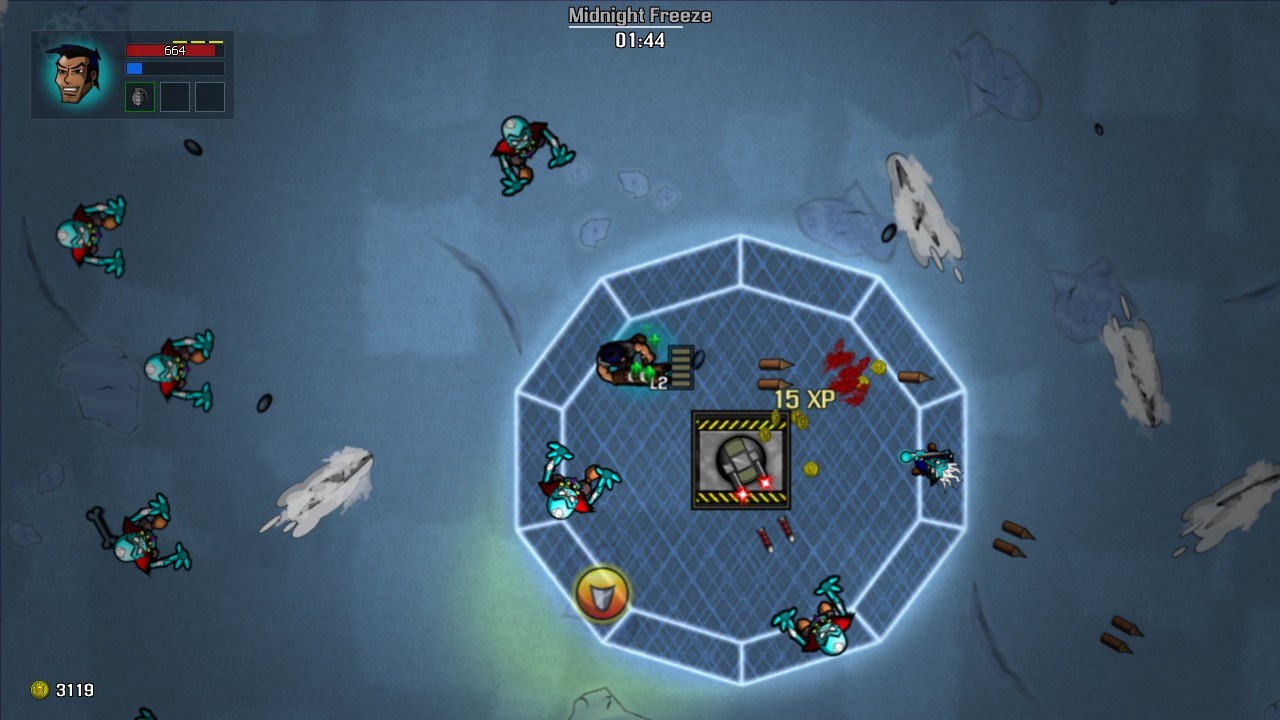The image size is (1280, 720).
Task: Click the zombie near the shield pickup
Action: click(575, 490)
